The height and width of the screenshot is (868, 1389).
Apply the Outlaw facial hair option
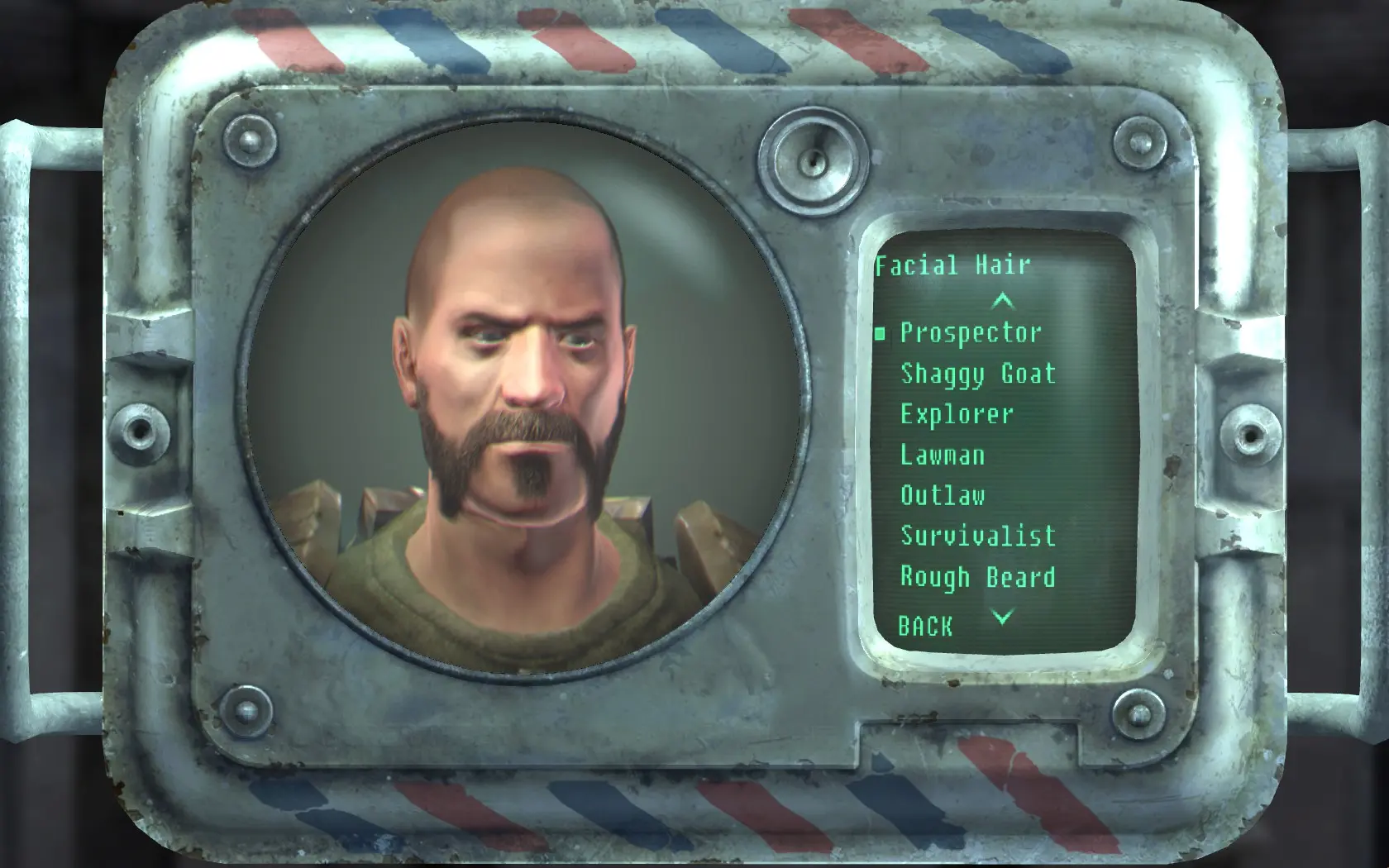pyautogui.click(x=943, y=495)
